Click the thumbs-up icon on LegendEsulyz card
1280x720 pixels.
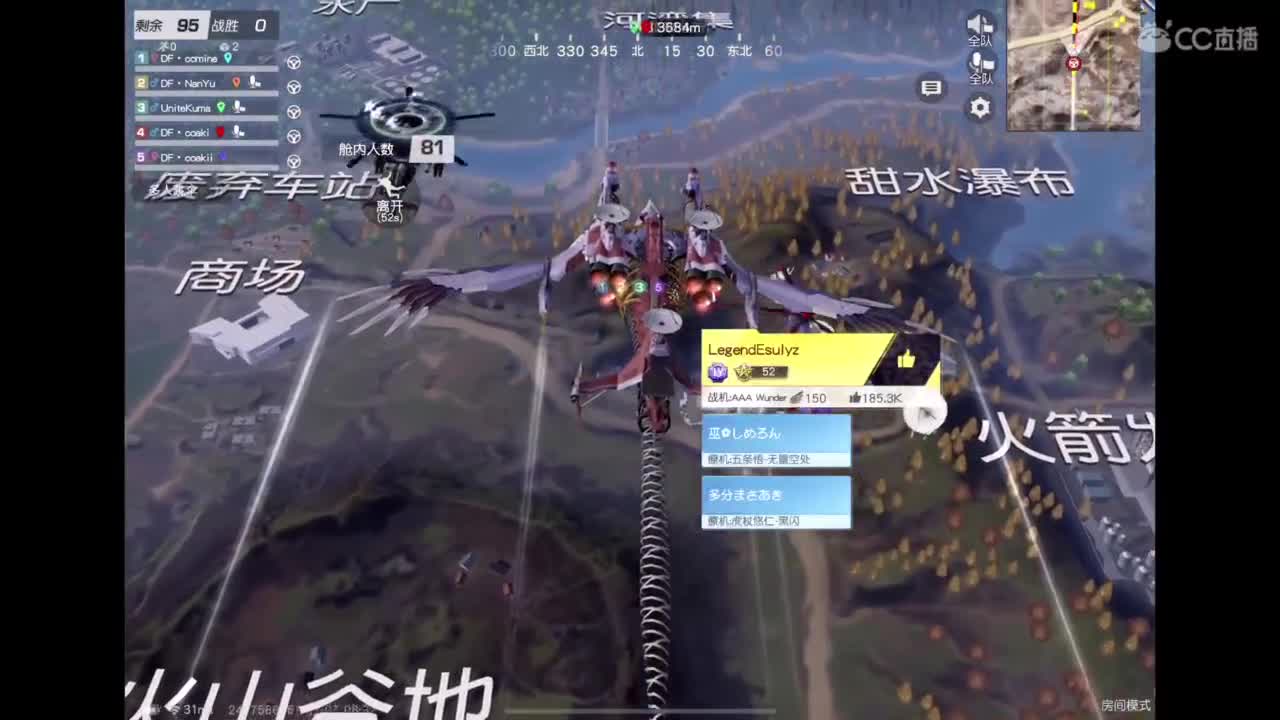coord(907,361)
